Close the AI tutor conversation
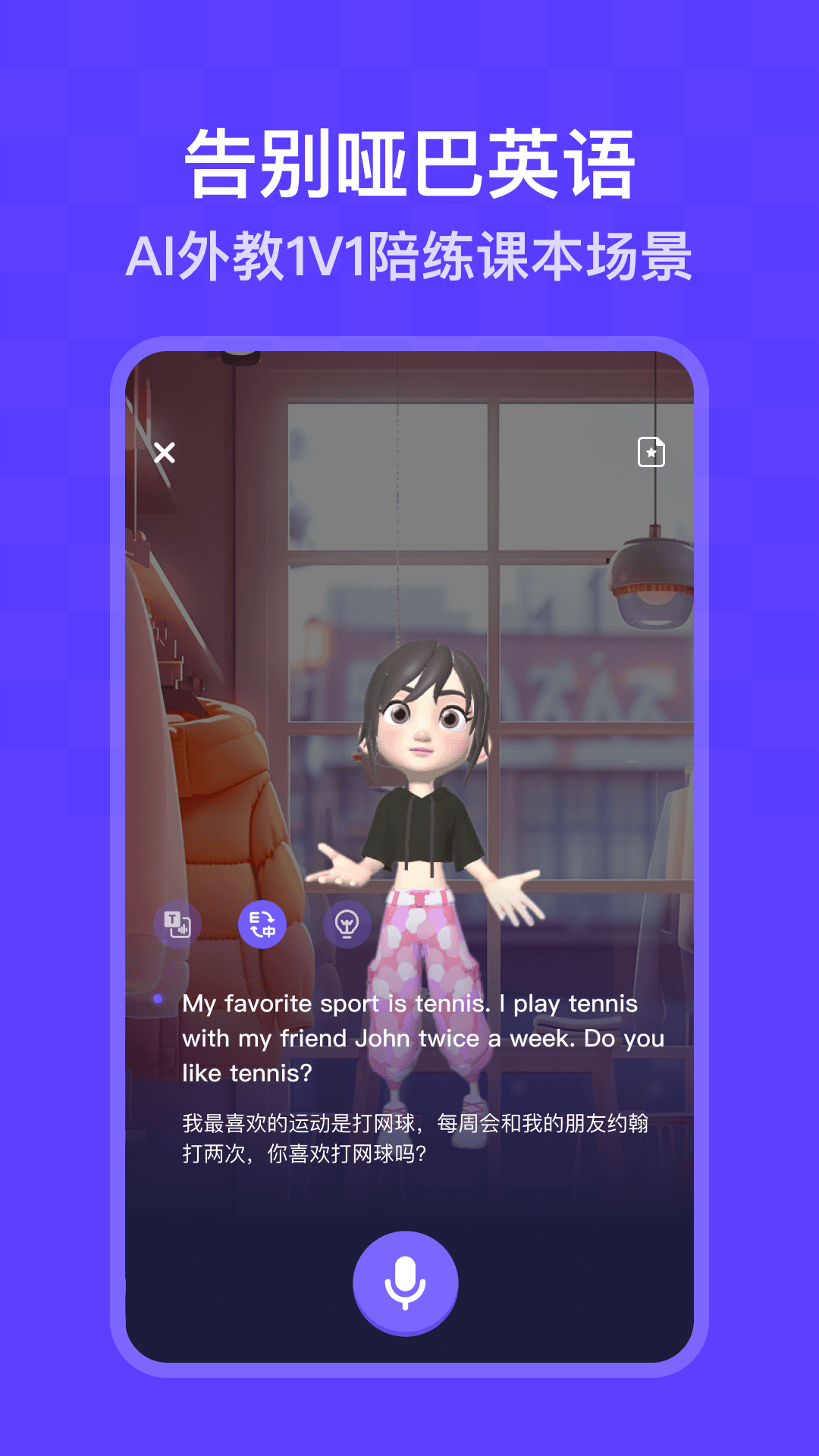Screen dimensions: 819x1456 [x=165, y=453]
